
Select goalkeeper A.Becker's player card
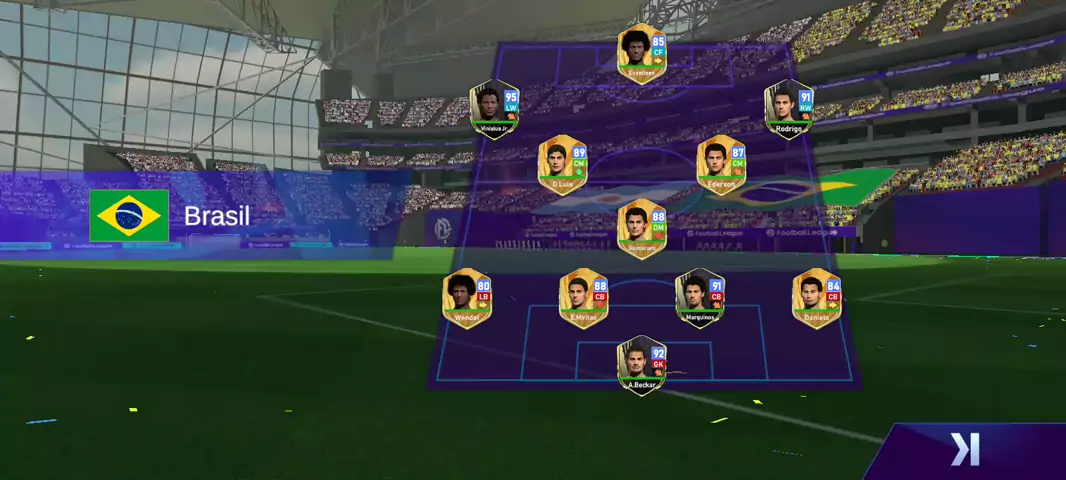(x=641, y=366)
